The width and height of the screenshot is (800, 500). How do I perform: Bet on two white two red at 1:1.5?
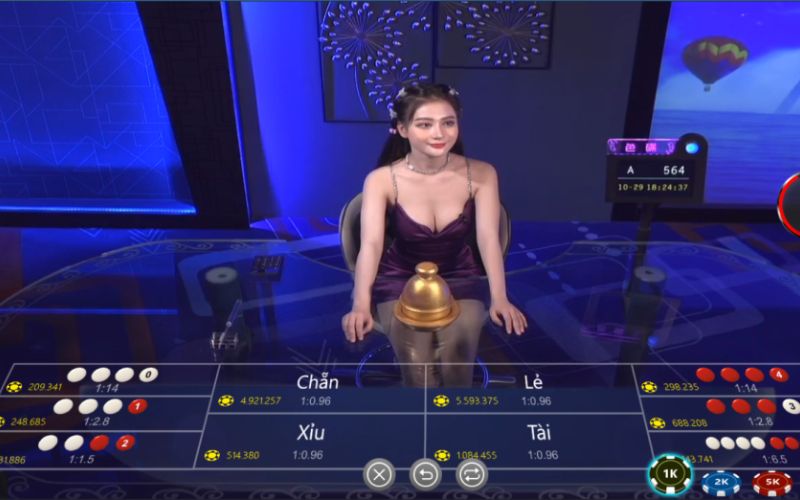[x=90, y=448]
